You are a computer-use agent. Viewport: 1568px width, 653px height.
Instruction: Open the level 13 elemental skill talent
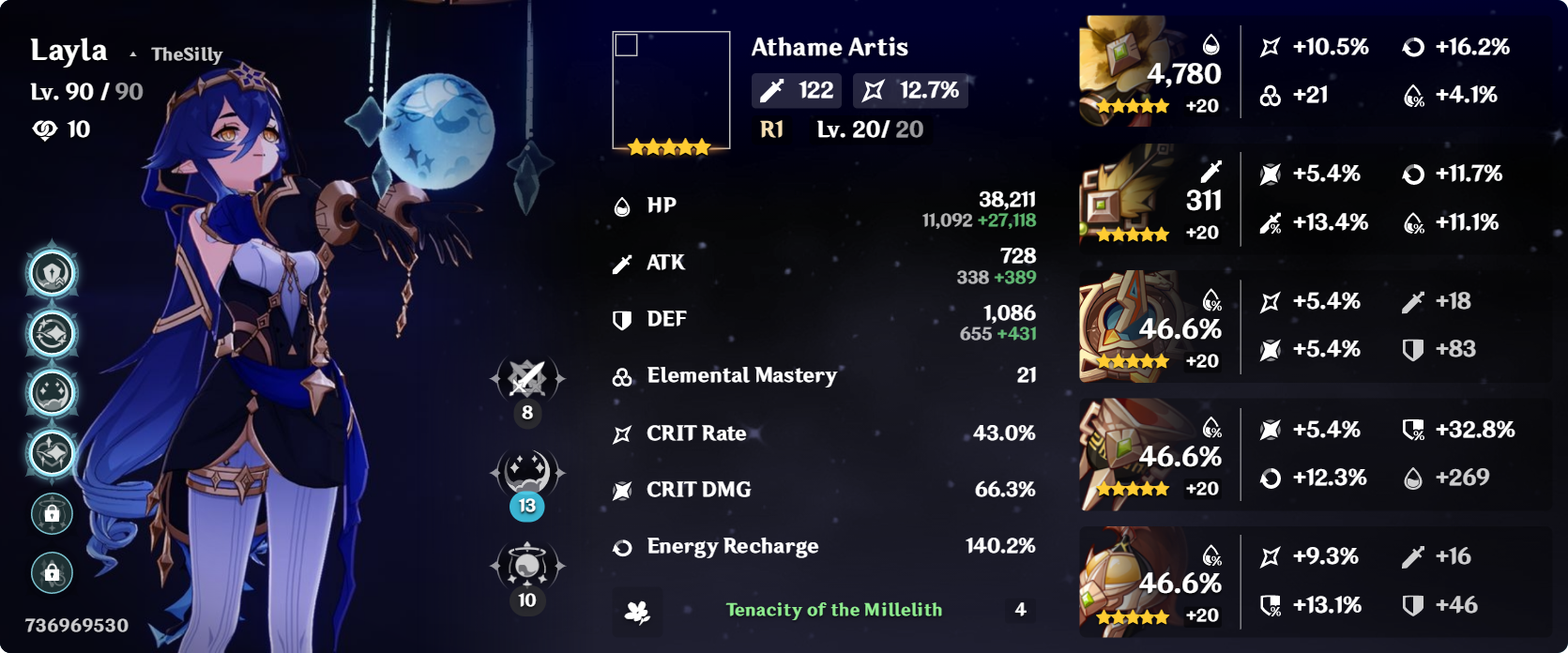click(527, 473)
